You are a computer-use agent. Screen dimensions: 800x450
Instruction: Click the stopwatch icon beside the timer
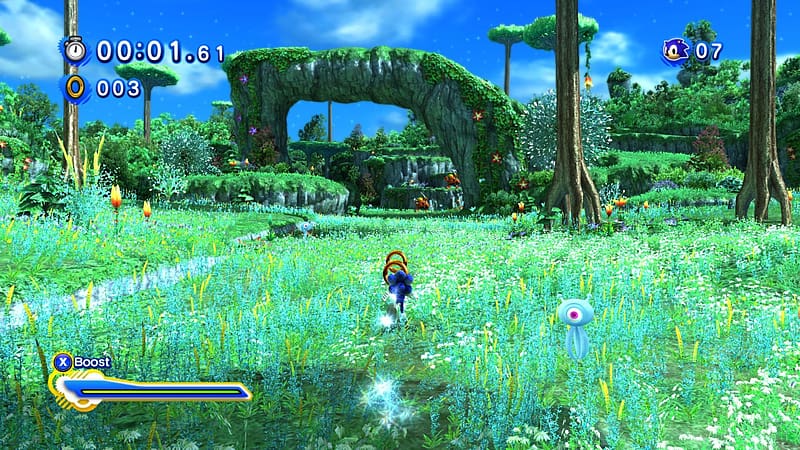coord(75,50)
